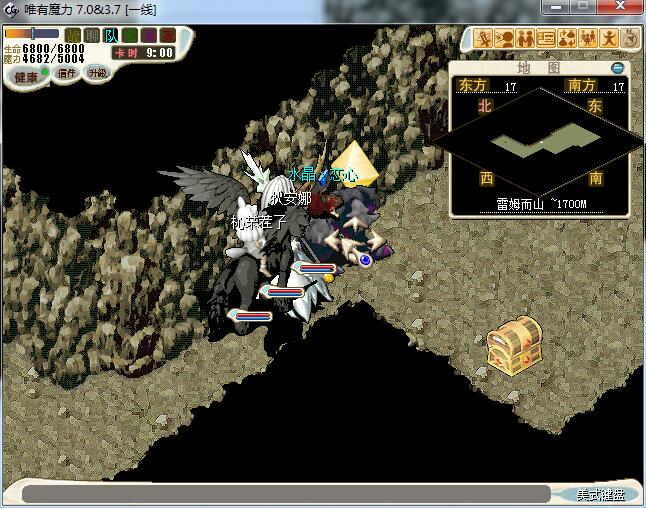Image resolution: width=646 pixels, height=508 pixels.
Task: Open the name card icon
Action: tap(546, 39)
